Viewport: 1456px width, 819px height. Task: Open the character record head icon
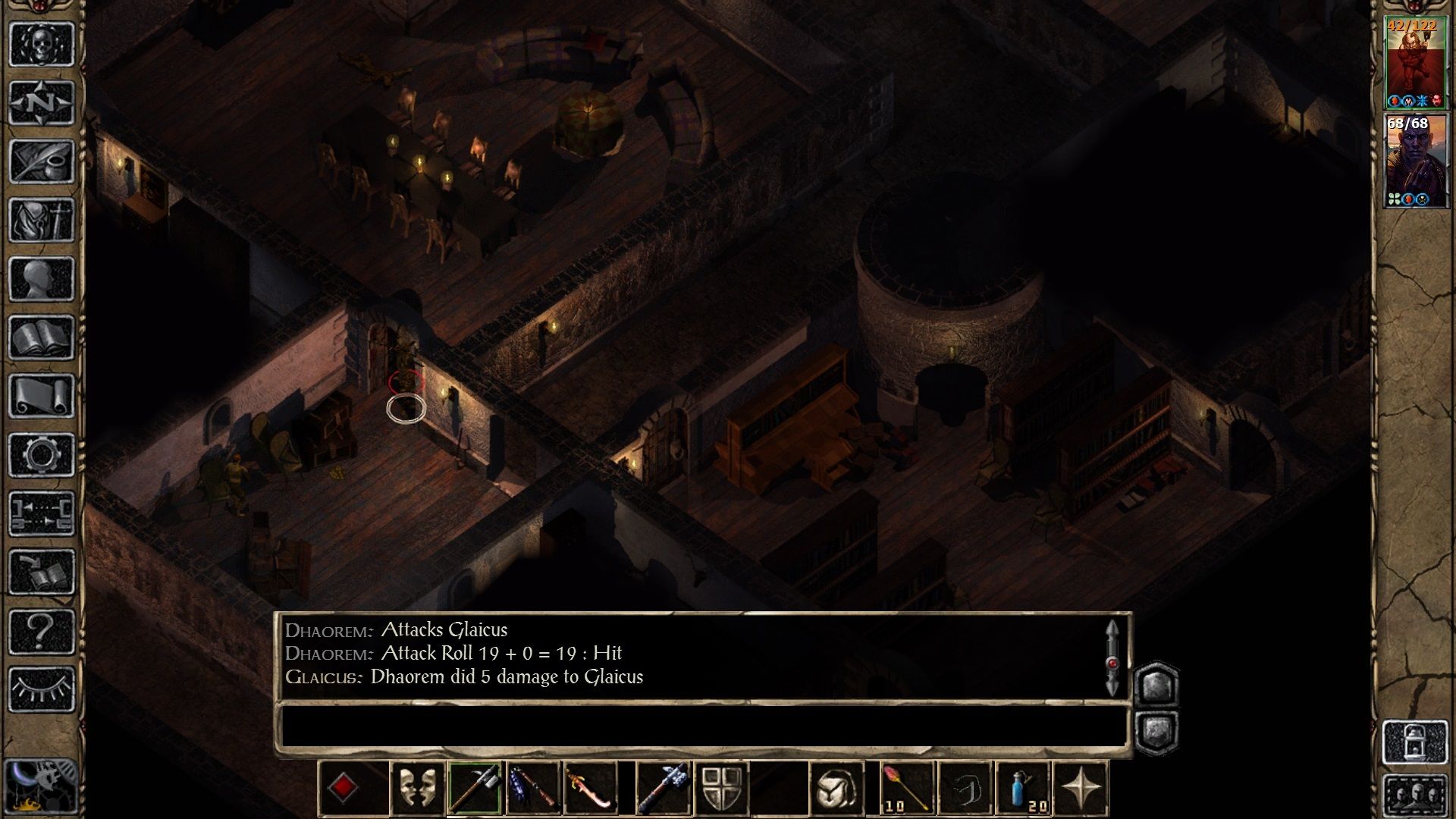(x=42, y=279)
